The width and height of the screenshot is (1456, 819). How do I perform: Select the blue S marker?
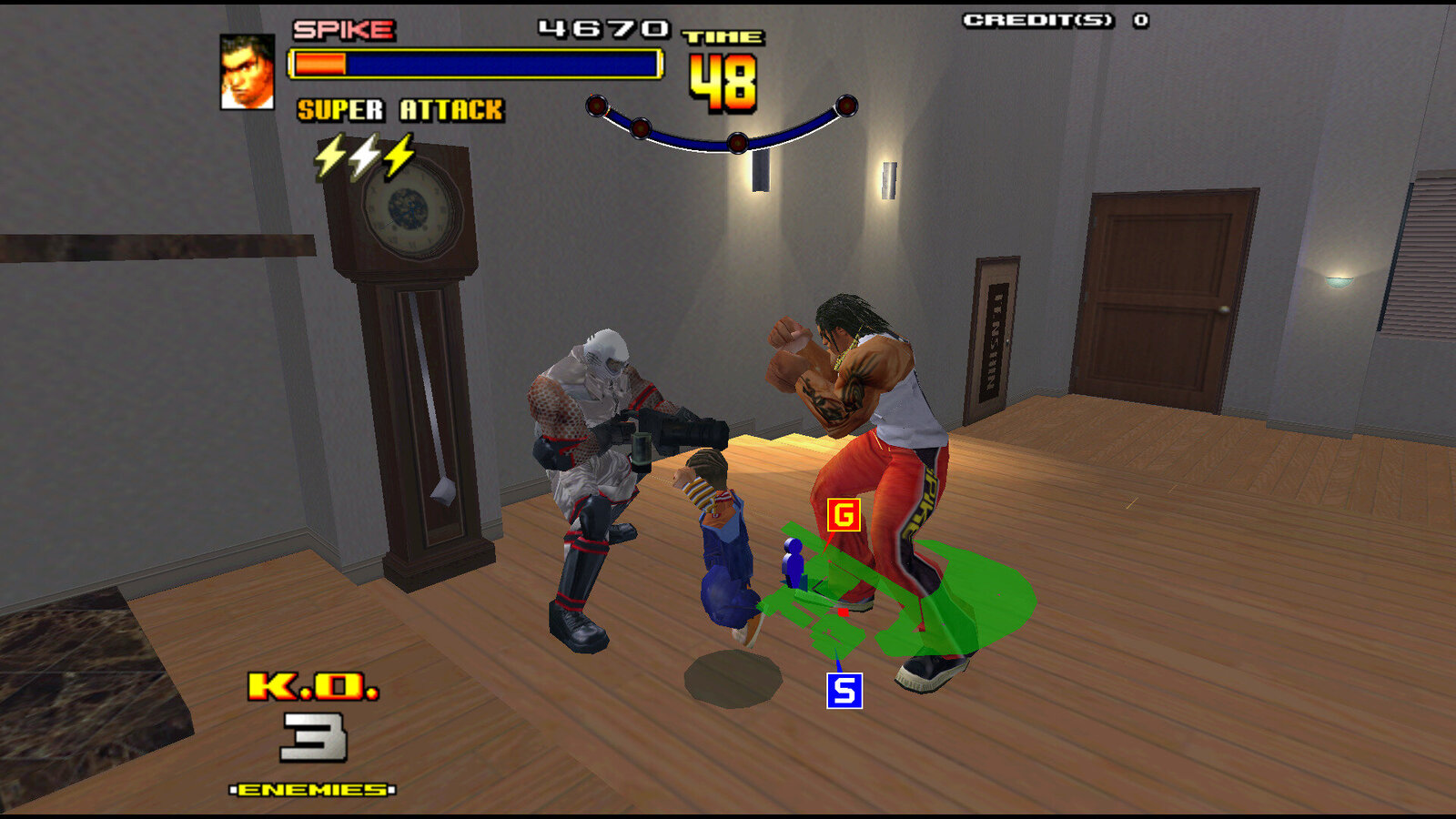844,691
